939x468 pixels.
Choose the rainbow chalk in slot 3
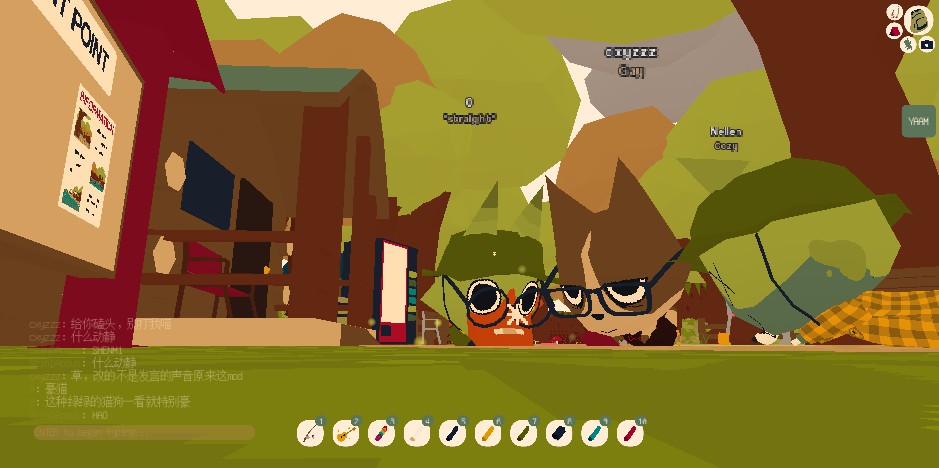[380, 434]
